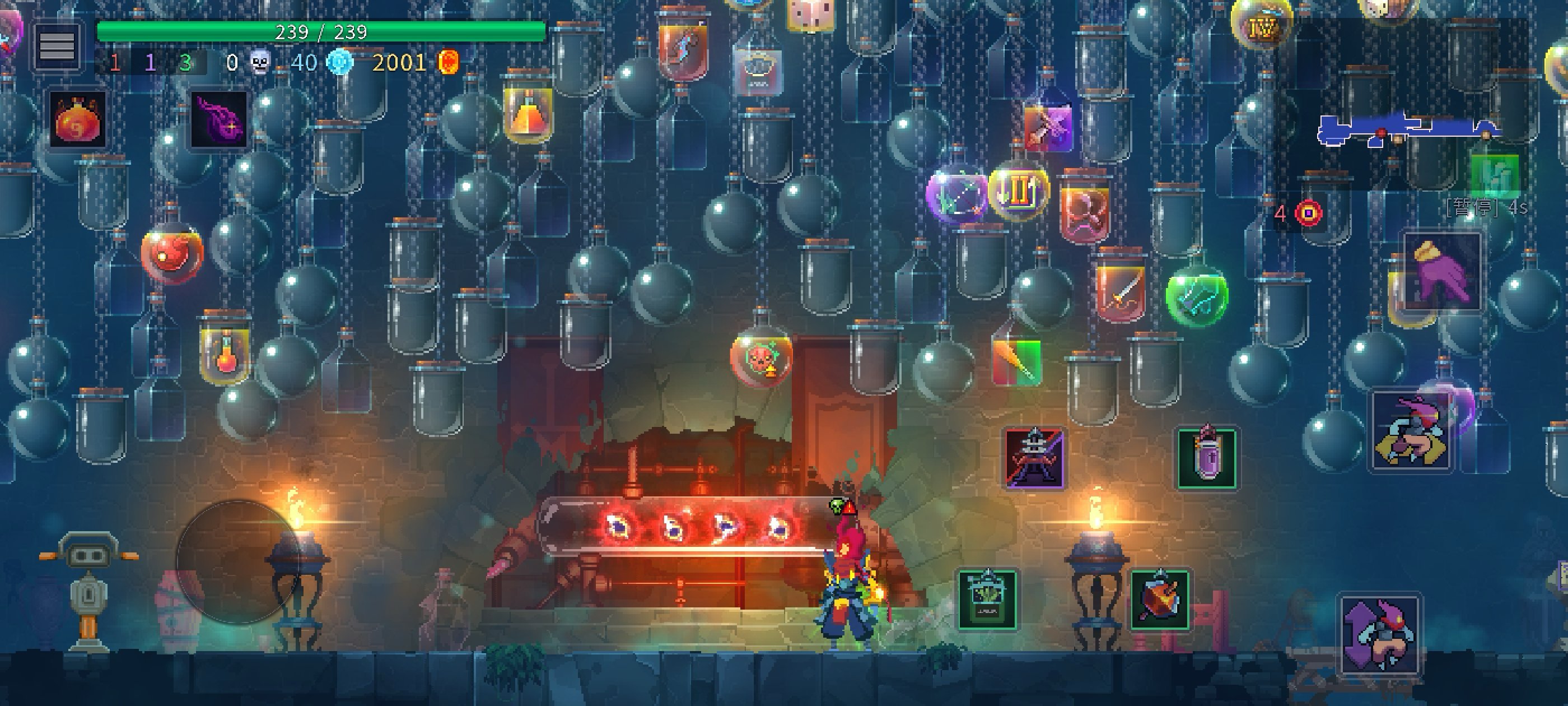1568x706 pixels.
Task: Tap the jump button with purple arrows
Action: click(x=1380, y=635)
